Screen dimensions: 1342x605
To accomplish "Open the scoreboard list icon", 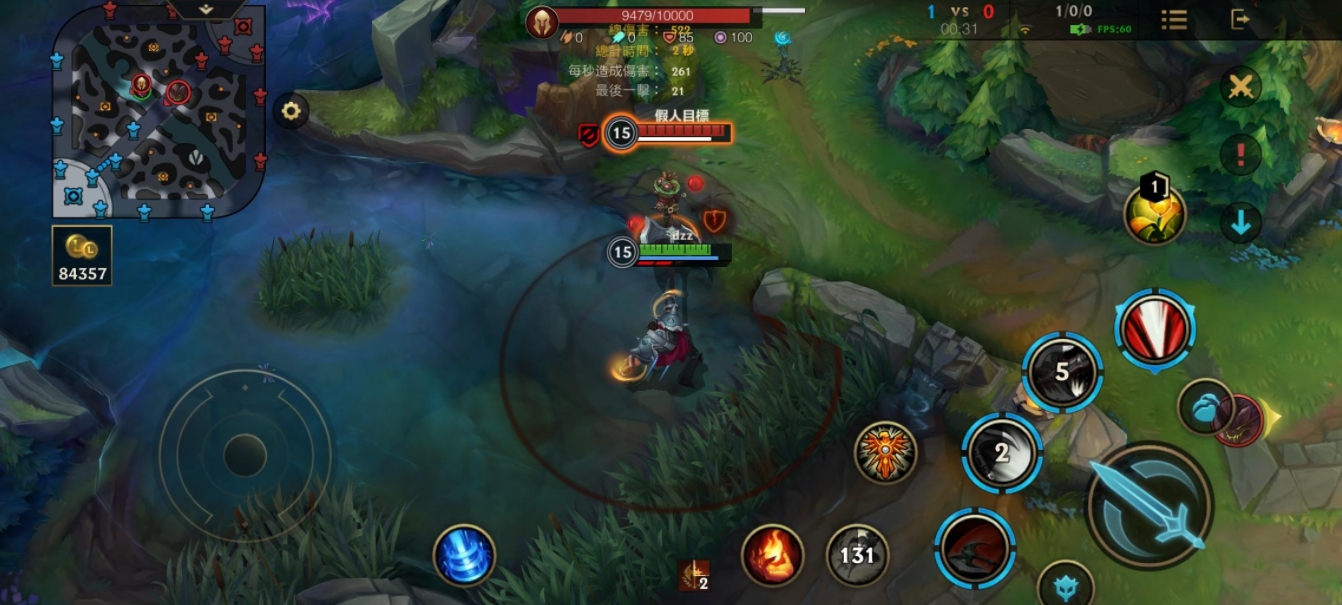I will [1174, 19].
